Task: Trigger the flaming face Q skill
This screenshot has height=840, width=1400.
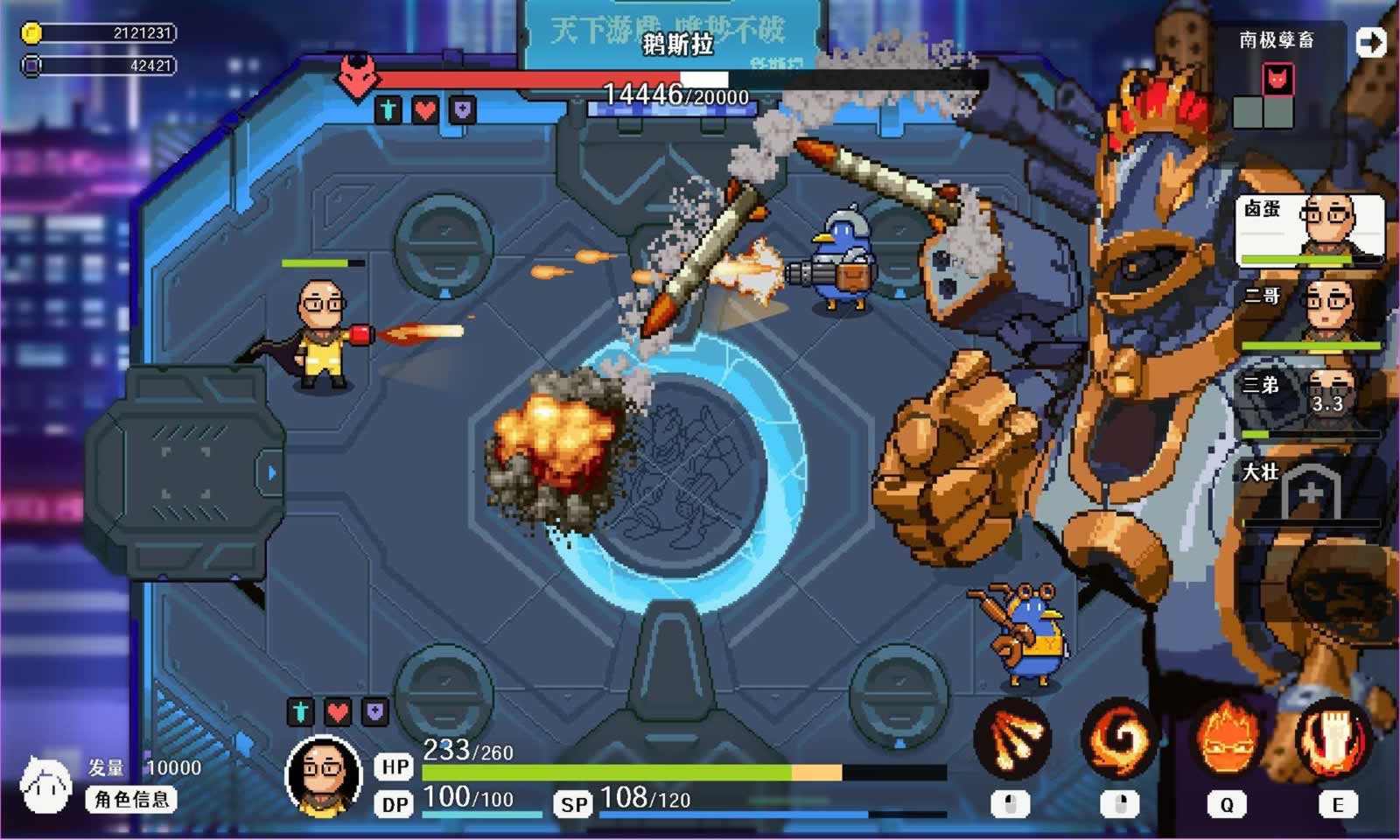Action: tap(1227, 739)
